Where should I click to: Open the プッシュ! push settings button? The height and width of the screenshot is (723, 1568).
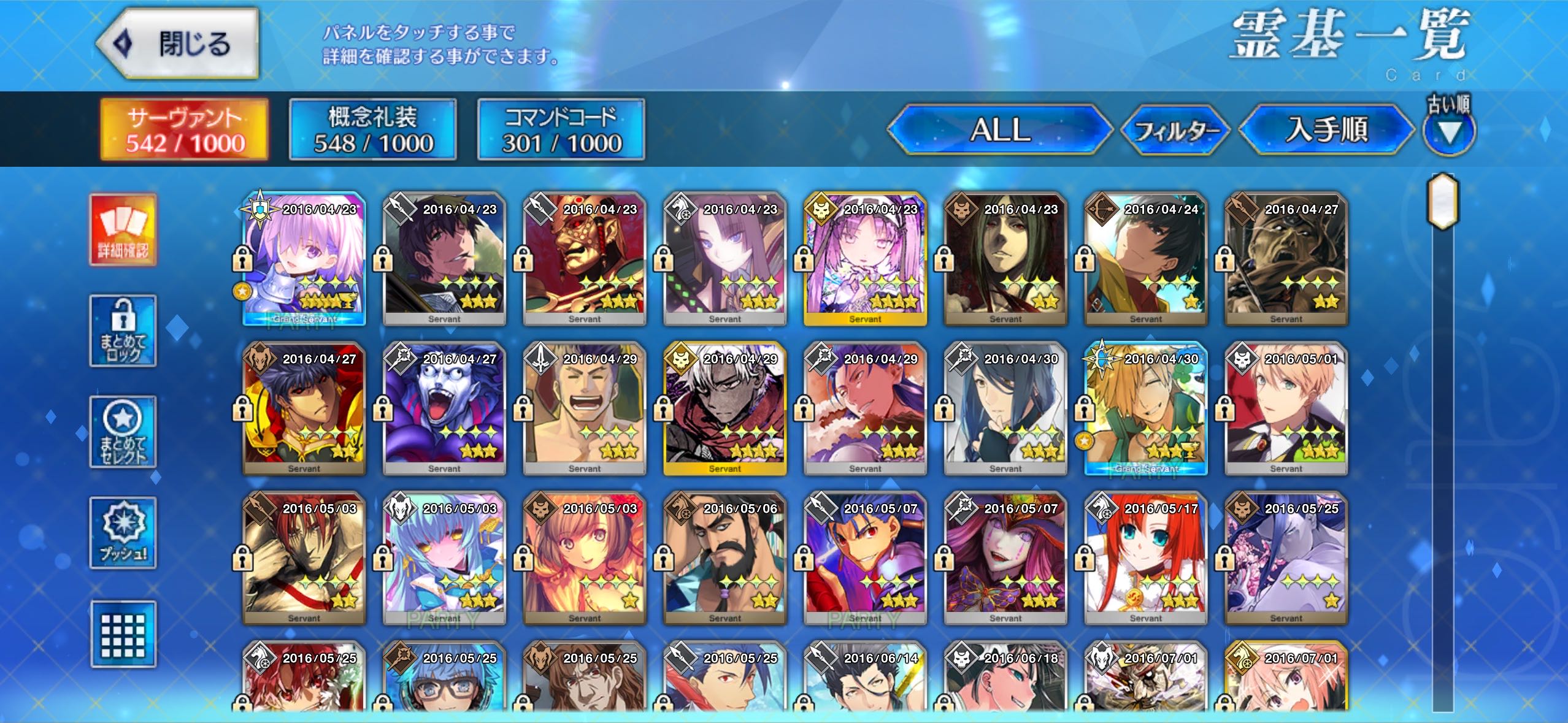[x=123, y=532]
